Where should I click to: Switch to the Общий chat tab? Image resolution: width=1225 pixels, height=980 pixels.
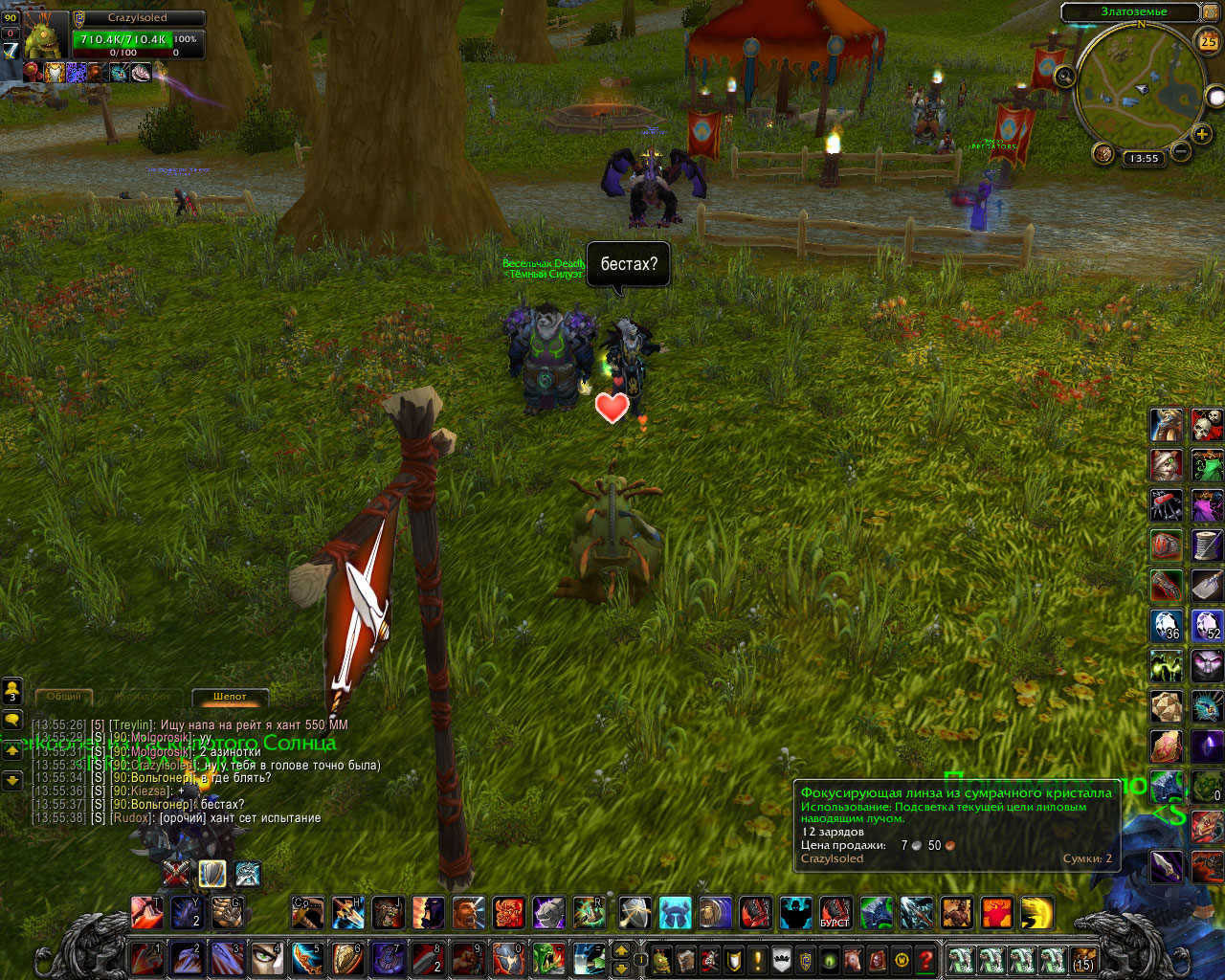click(x=64, y=697)
